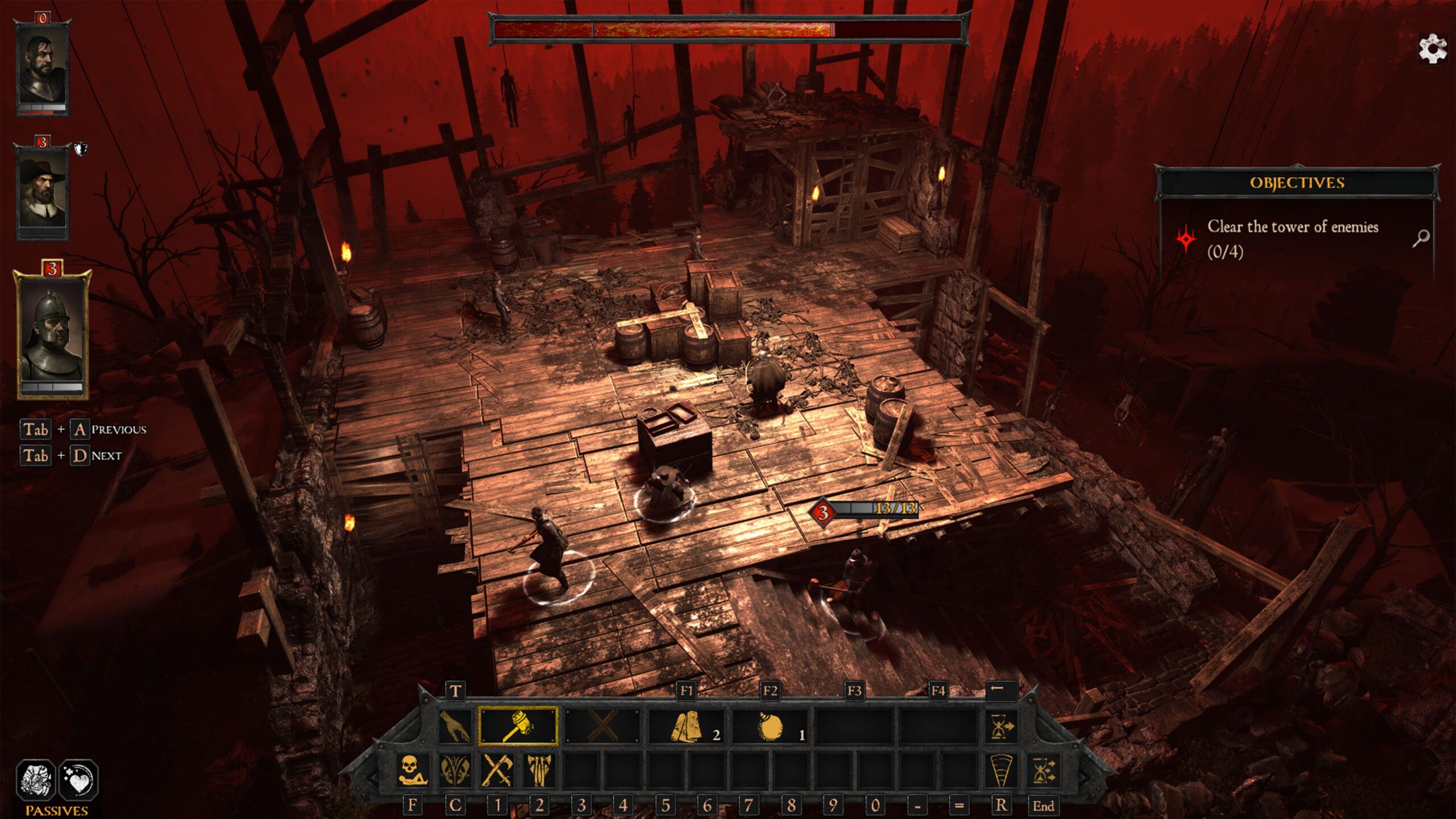
Task: Activate the tattered banner ability
Action: pos(539,771)
